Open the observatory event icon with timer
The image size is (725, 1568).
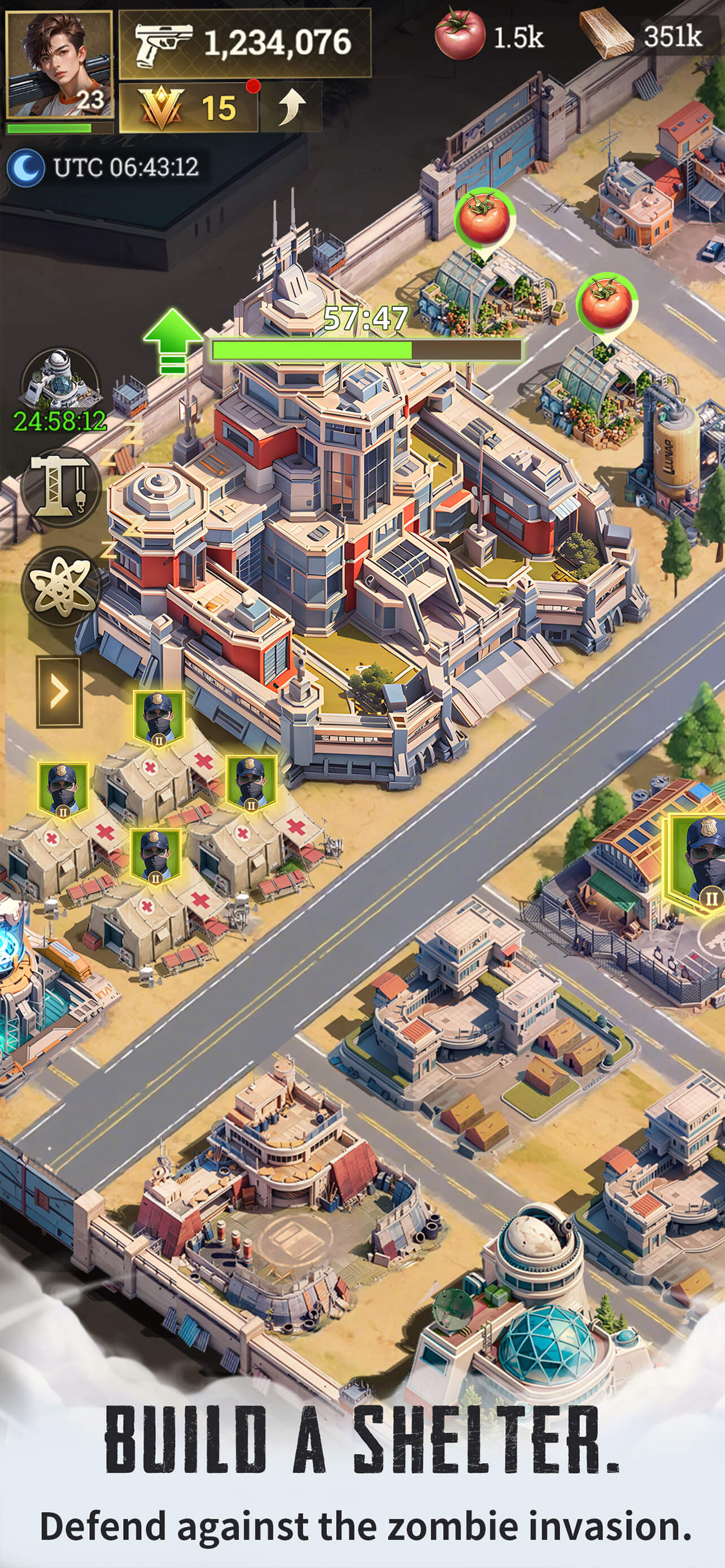click(59, 380)
